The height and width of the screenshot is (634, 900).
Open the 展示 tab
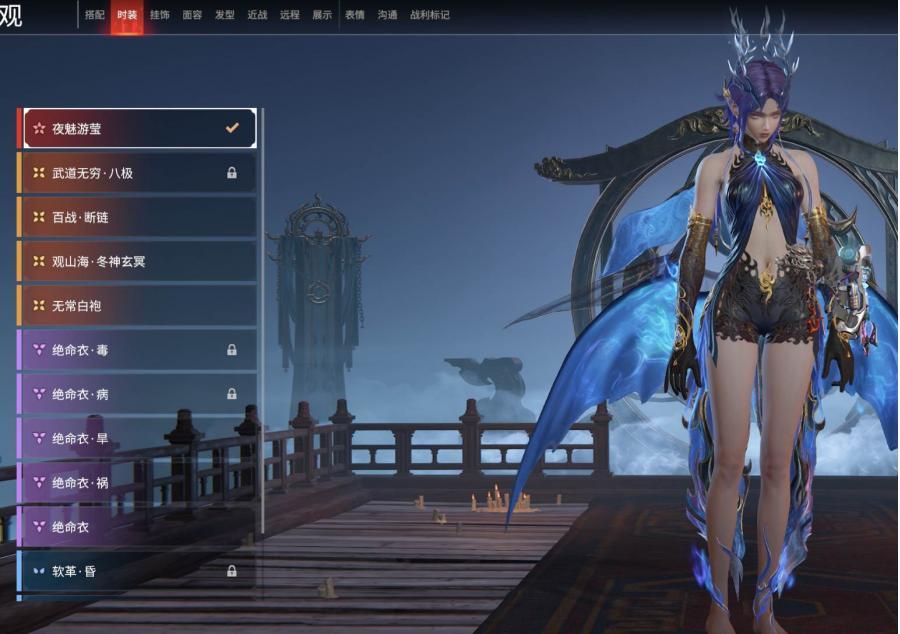(322, 15)
